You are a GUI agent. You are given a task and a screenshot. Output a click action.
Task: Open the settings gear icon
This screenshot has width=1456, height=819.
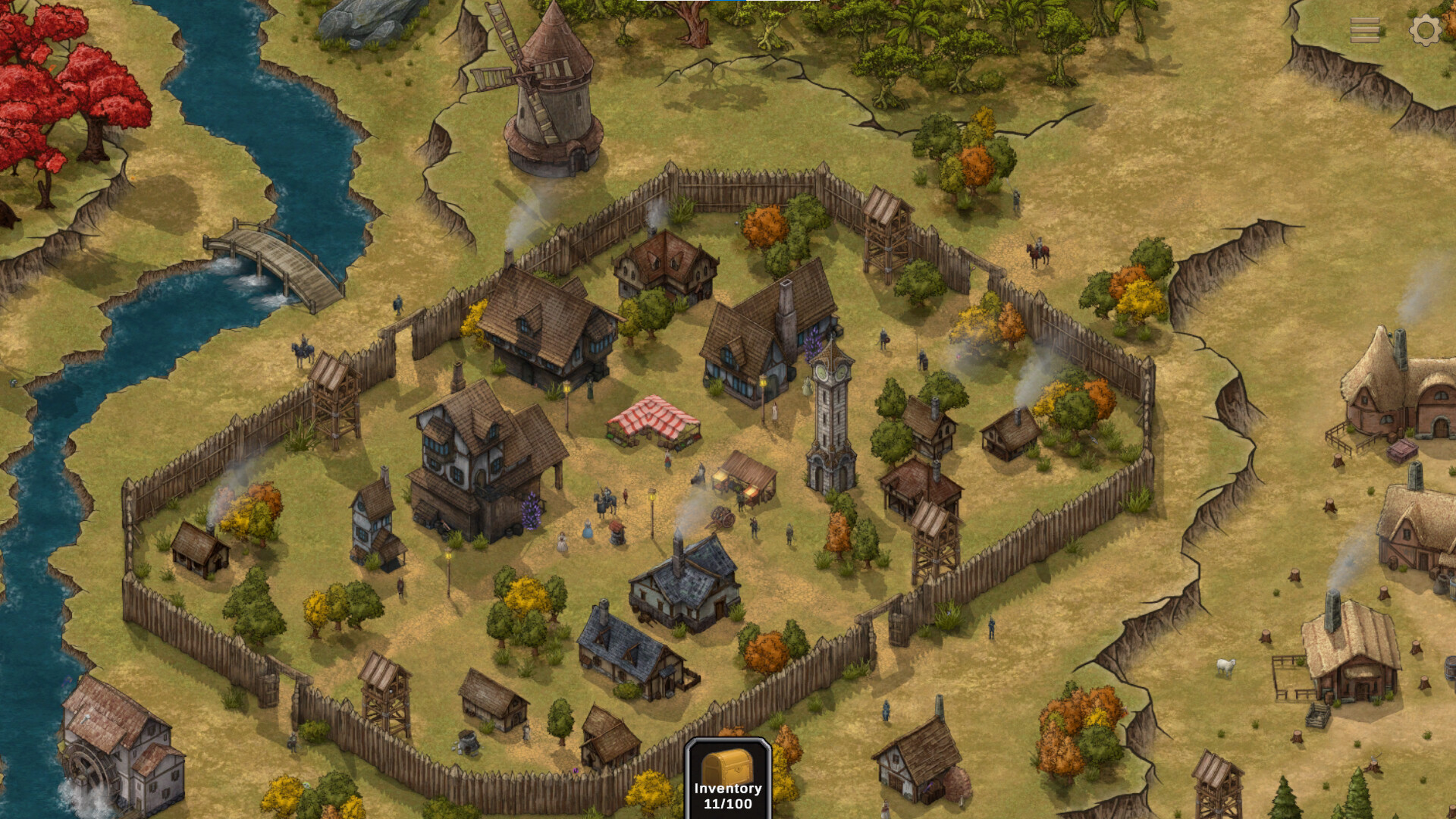tap(1424, 30)
